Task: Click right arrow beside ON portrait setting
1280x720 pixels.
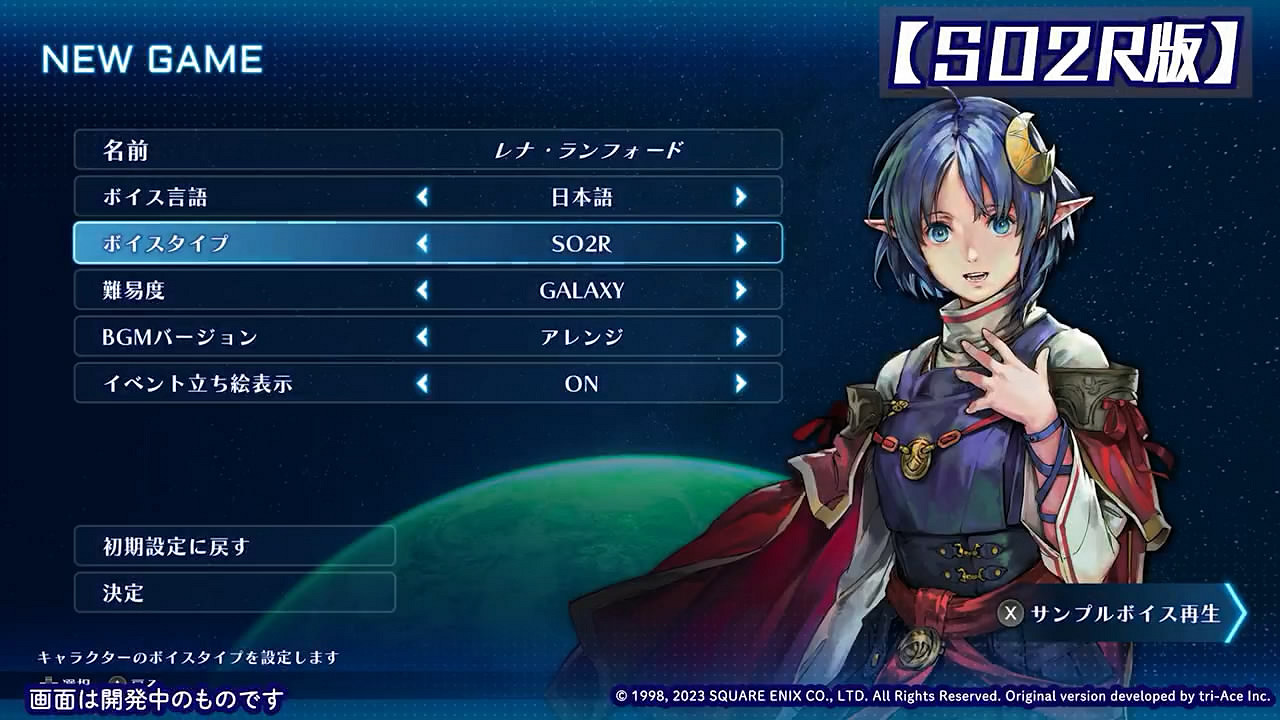Action: [740, 384]
